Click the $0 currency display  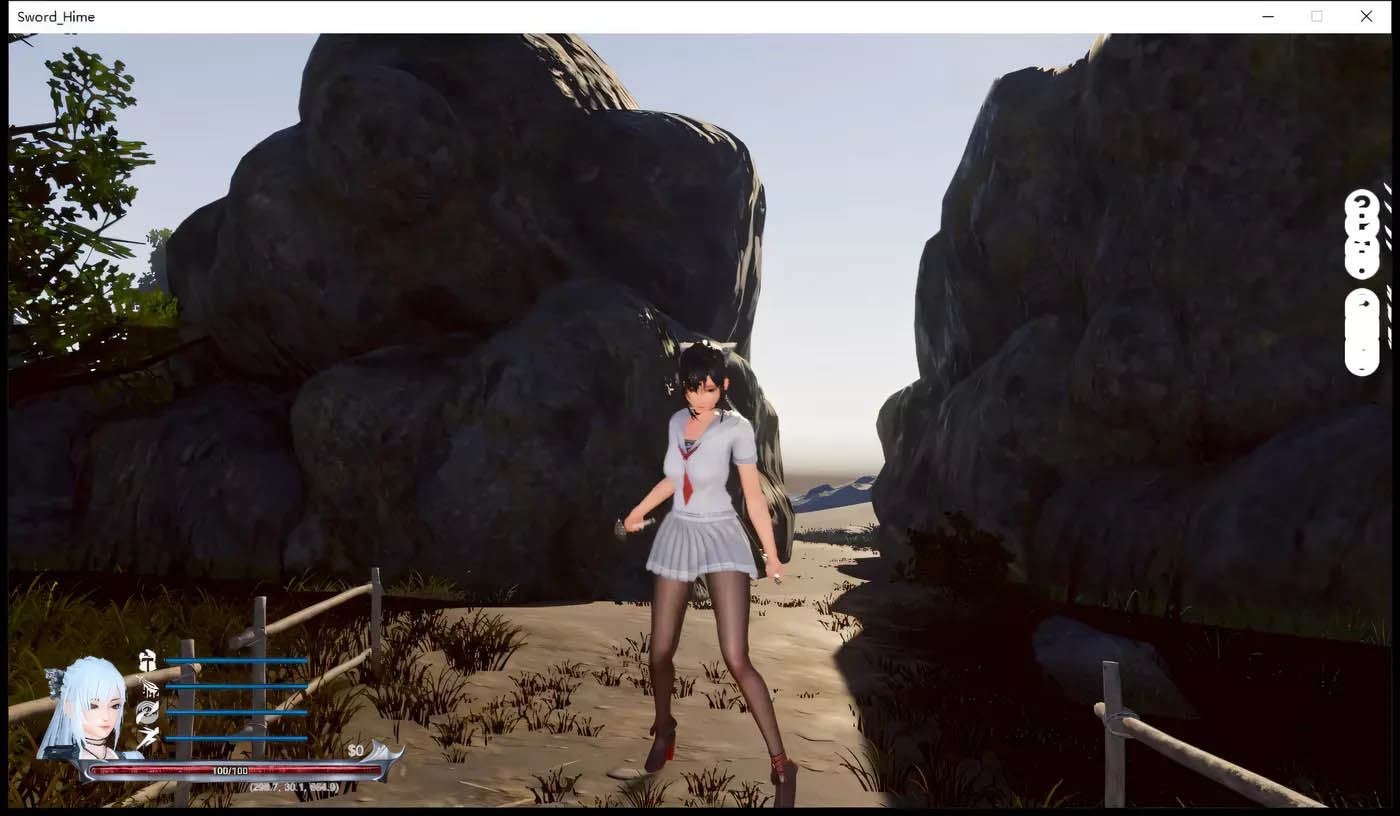tap(355, 749)
